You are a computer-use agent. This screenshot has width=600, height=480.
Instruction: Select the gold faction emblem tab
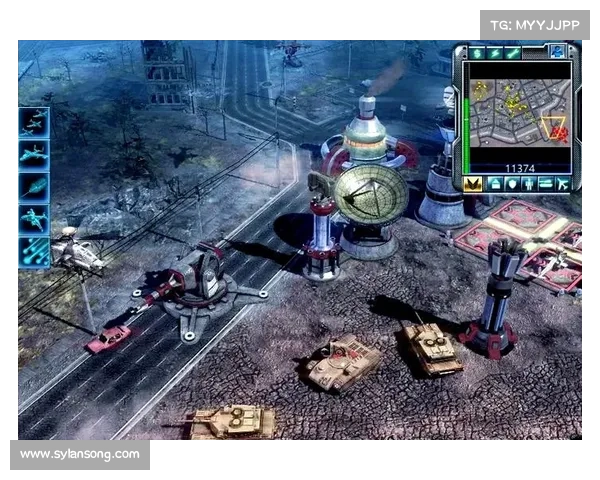(x=474, y=184)
